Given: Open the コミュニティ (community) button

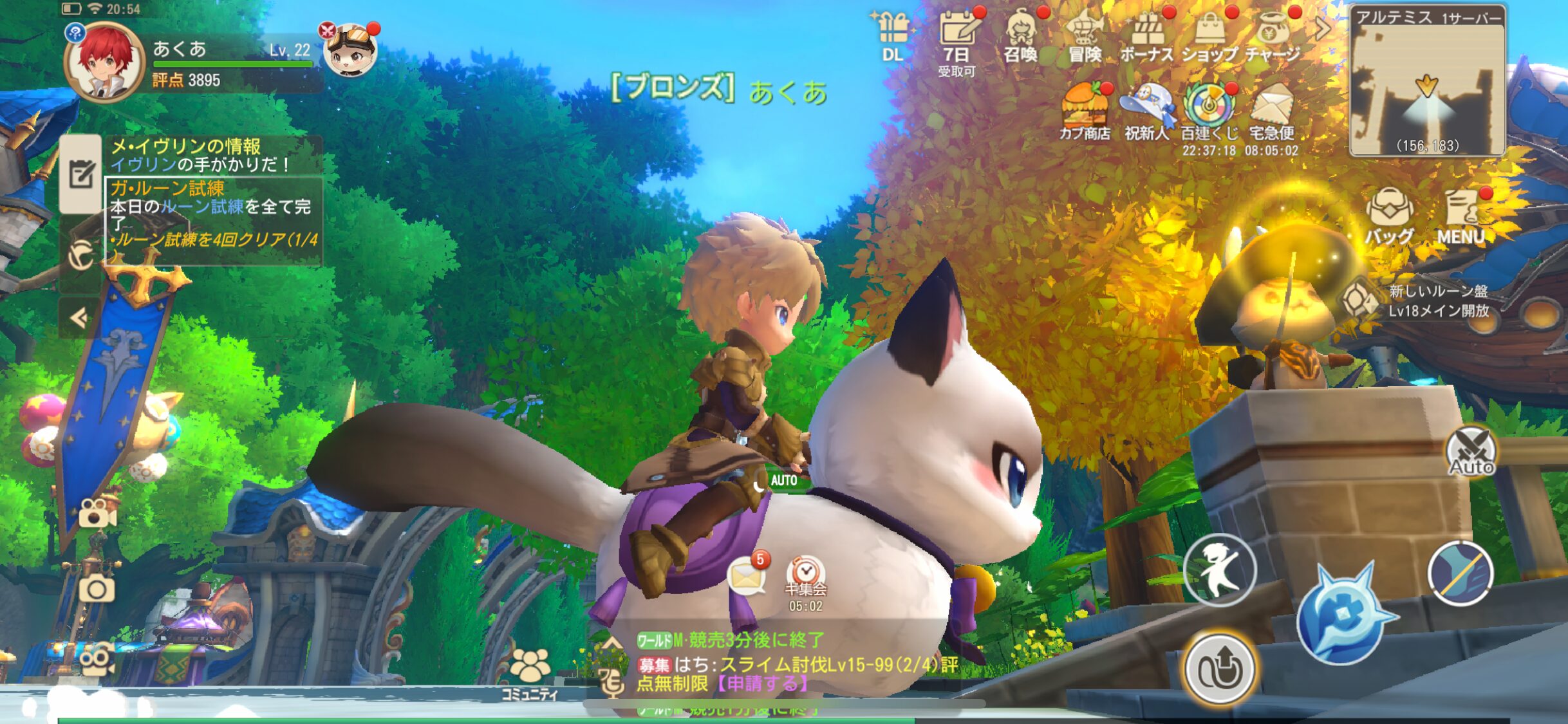Looking at the screenshot, I should coord(530,673).
